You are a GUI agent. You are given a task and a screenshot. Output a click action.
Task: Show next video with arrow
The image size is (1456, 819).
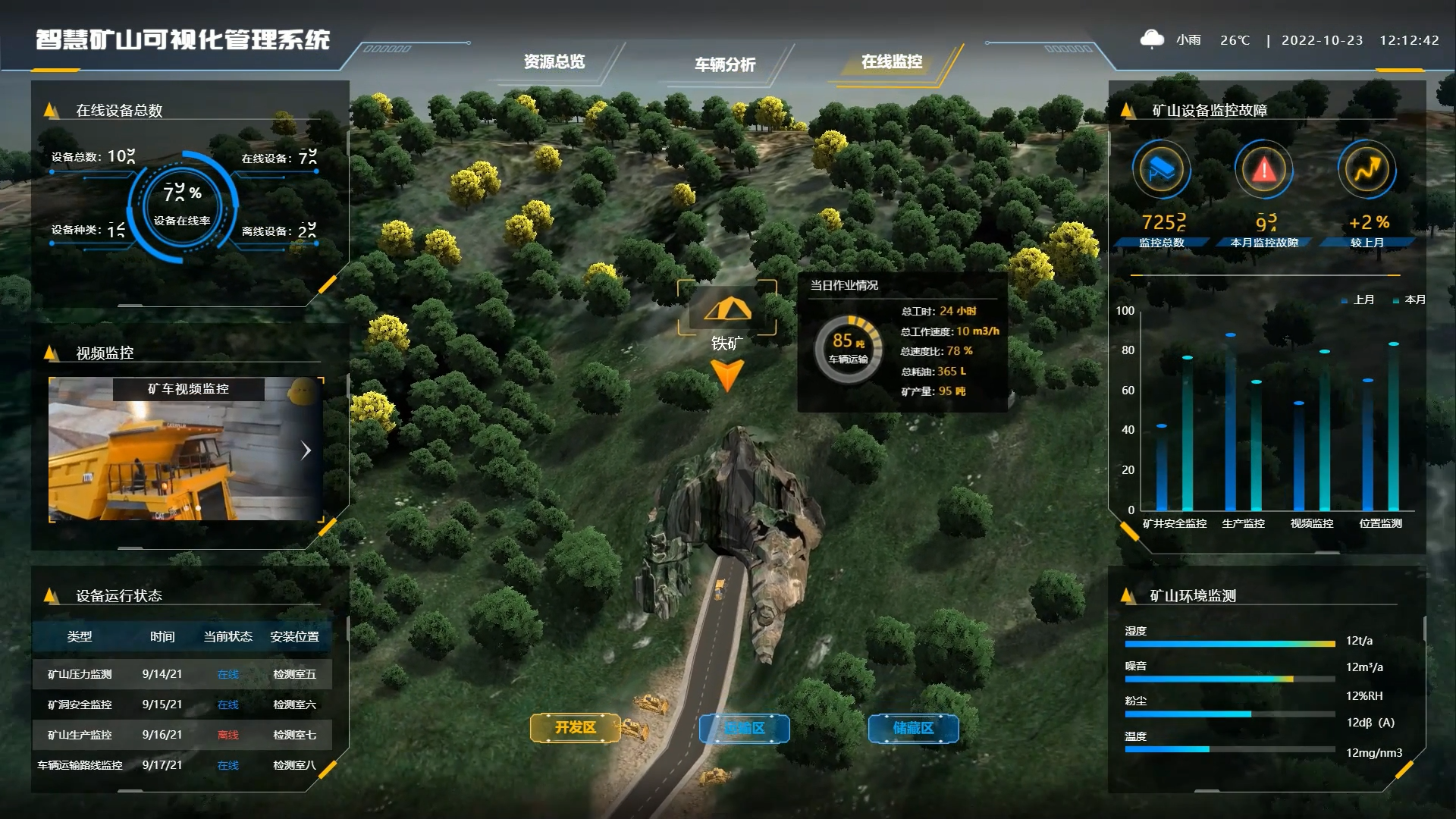point(306,450)
